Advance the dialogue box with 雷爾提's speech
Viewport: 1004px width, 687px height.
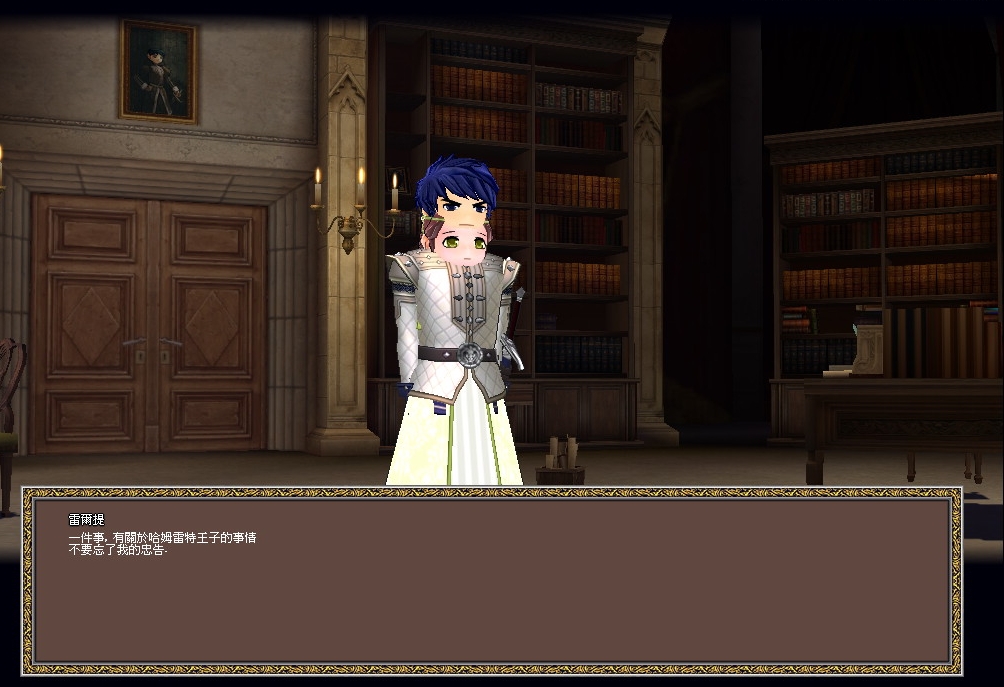click(491, 580)
